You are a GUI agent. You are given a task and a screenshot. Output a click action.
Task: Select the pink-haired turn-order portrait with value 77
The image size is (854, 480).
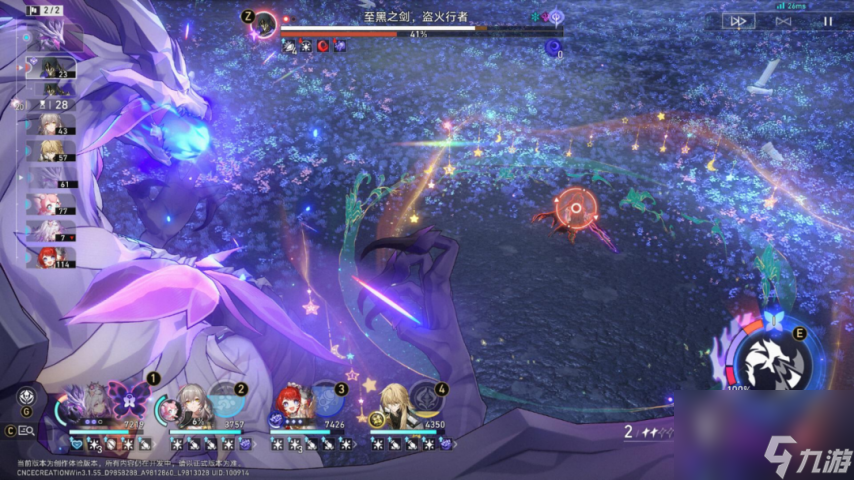[x=50, y=205]
